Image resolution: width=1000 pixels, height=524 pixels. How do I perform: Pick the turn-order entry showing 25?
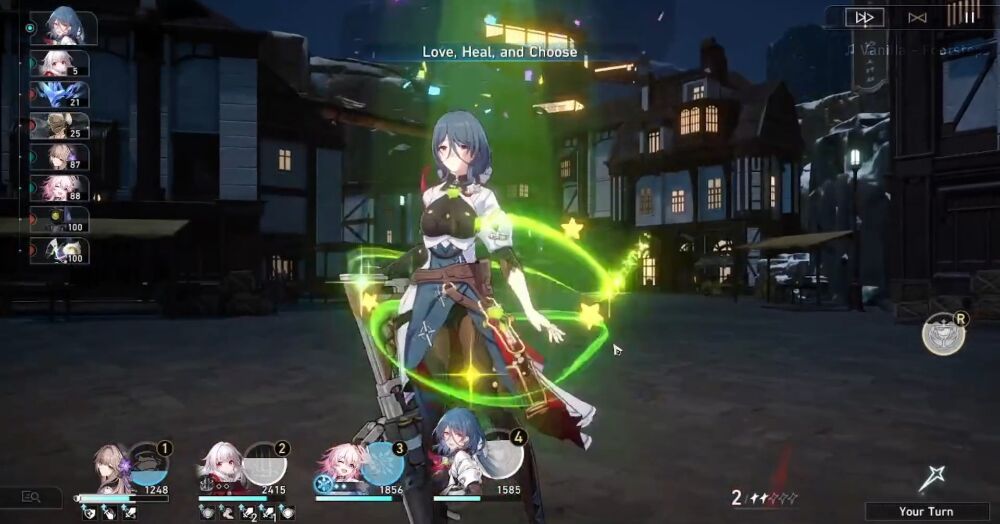(59, 126)
